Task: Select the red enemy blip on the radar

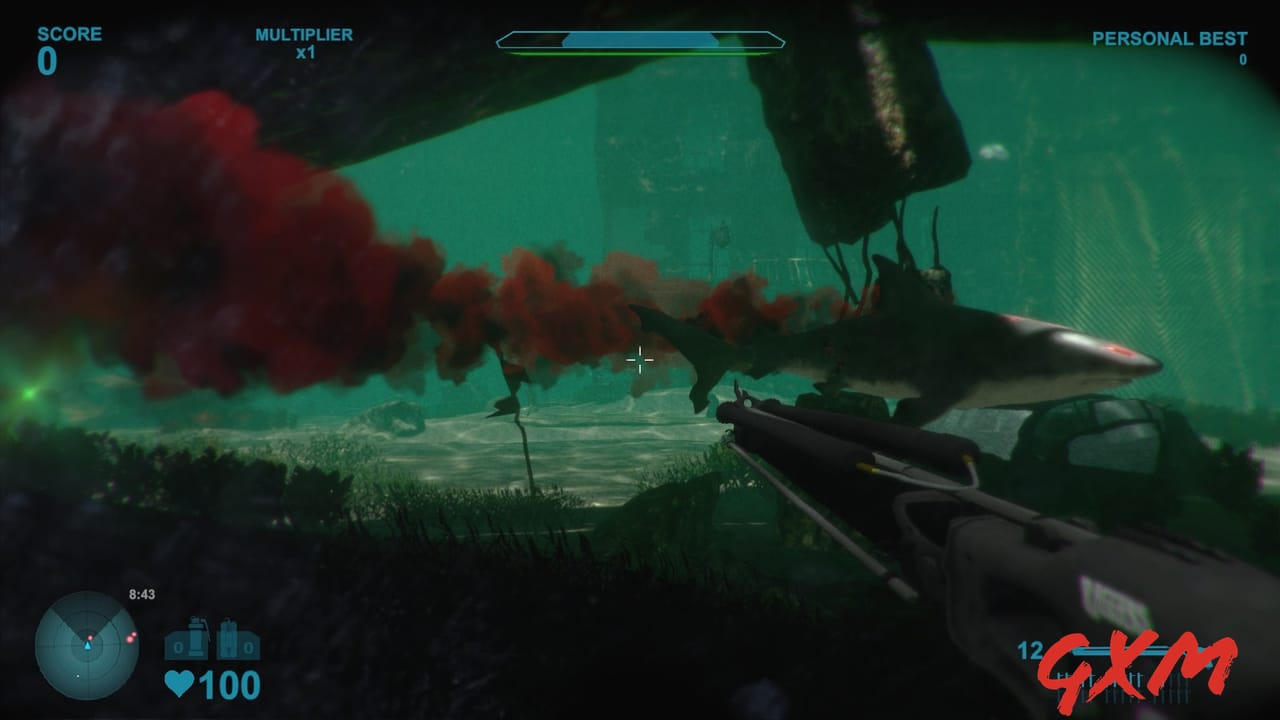Action: click(x=131, y=638)
